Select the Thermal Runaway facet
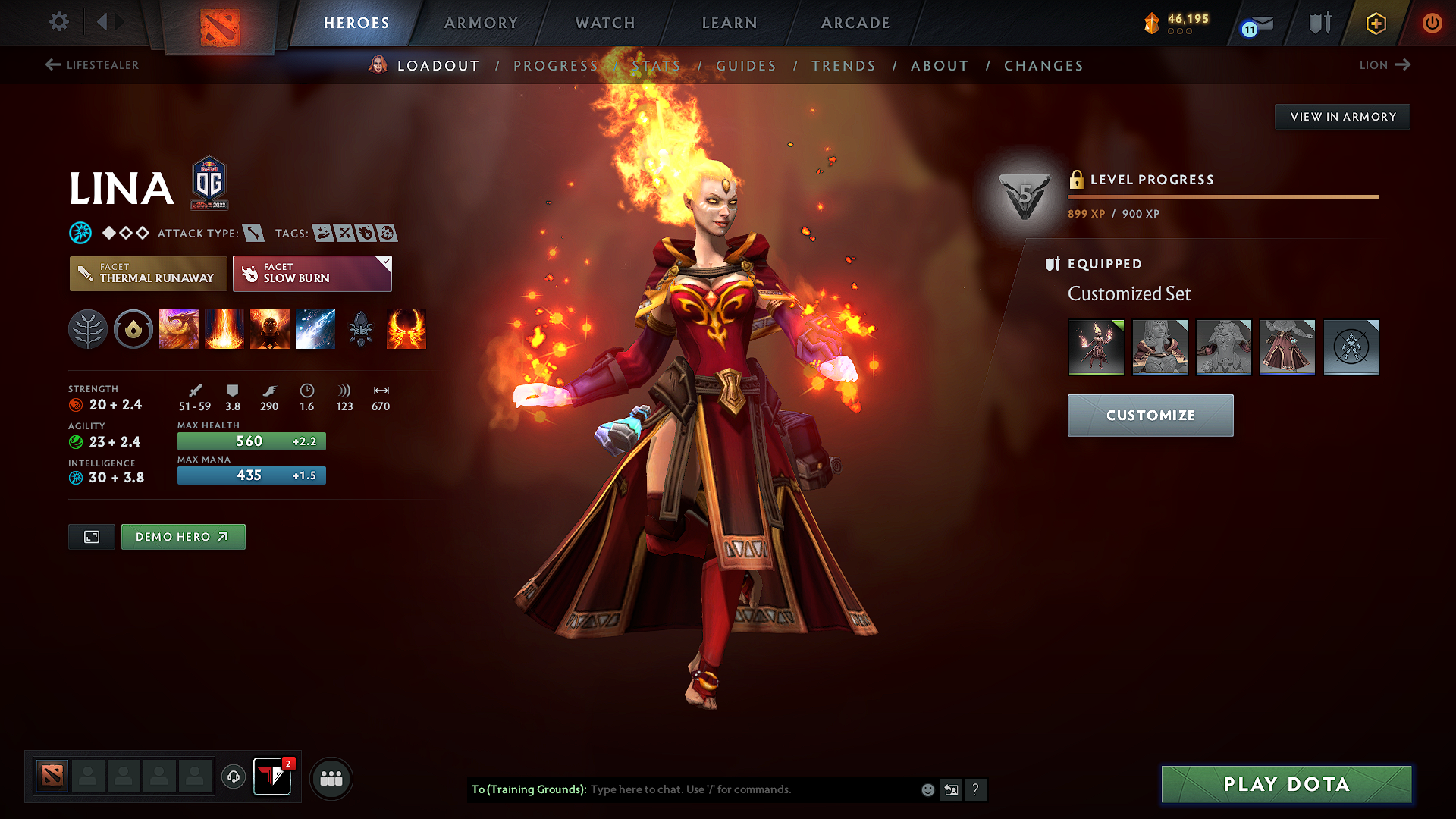This screenshot has height=819, width=1456. (x=148, y=273)
